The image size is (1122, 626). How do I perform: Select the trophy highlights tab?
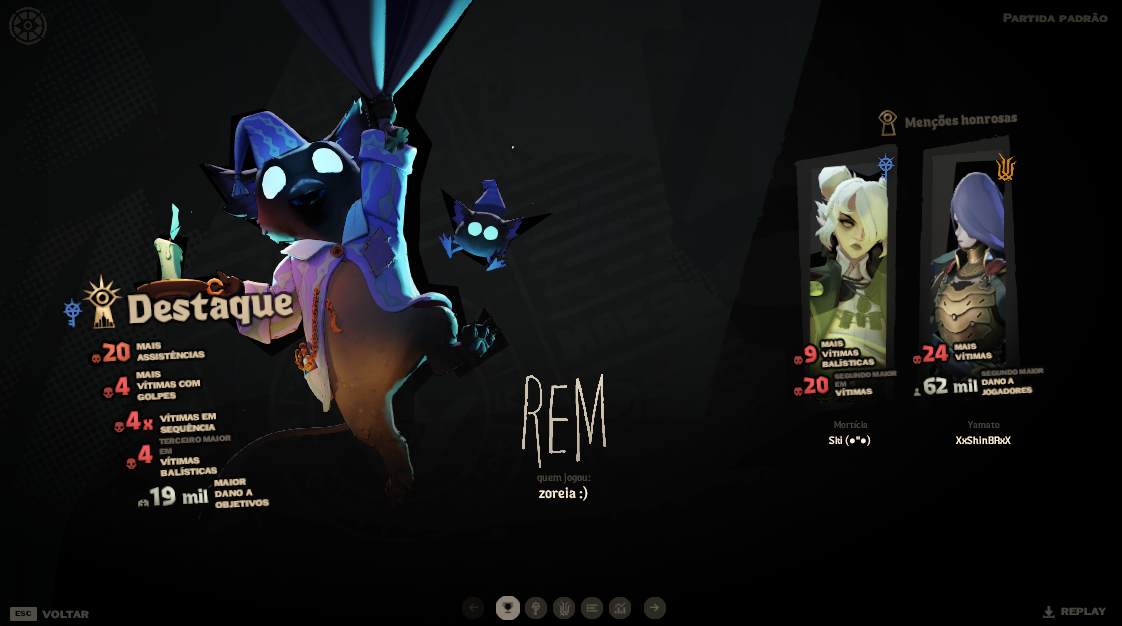click(x=508, y=608)
